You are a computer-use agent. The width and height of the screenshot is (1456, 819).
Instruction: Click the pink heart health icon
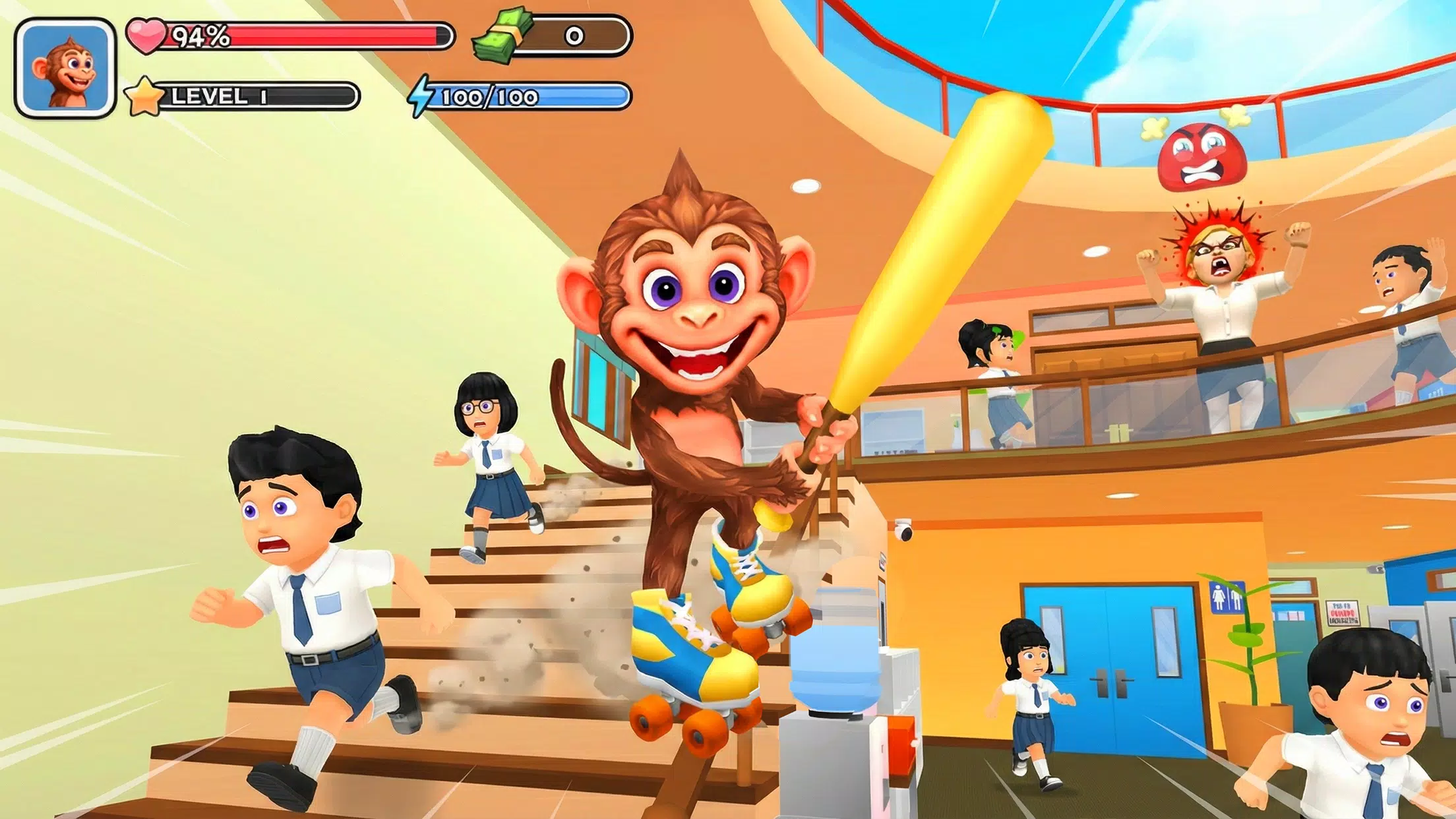click(148, 36)
